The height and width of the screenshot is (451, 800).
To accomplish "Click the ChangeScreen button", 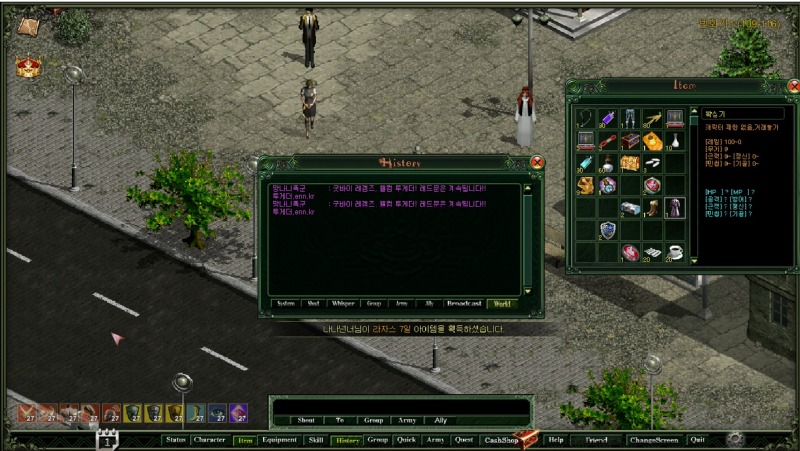I will [x=654, y=439].
